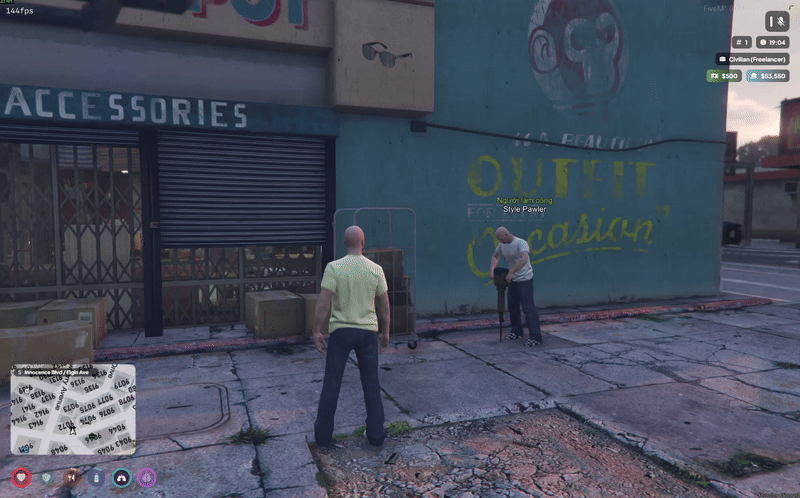
Task: Click the fork and knife hunger icon
Action: coord(72,478)
